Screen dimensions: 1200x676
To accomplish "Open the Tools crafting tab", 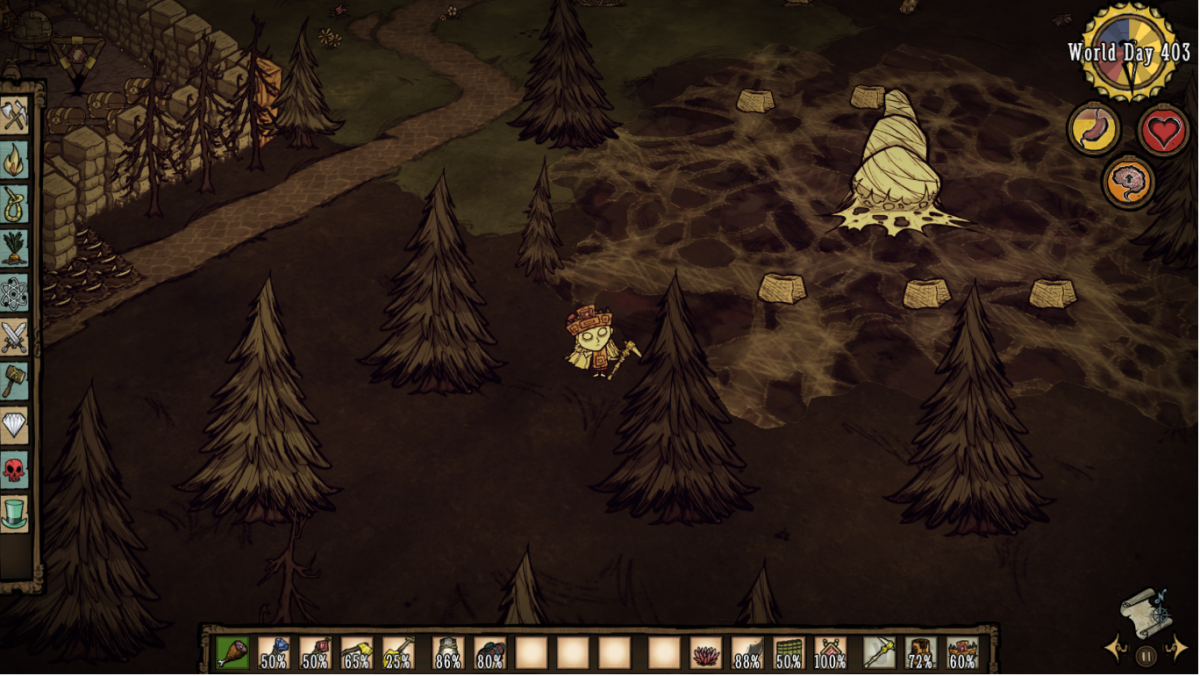I will click(x=14, y=116).
